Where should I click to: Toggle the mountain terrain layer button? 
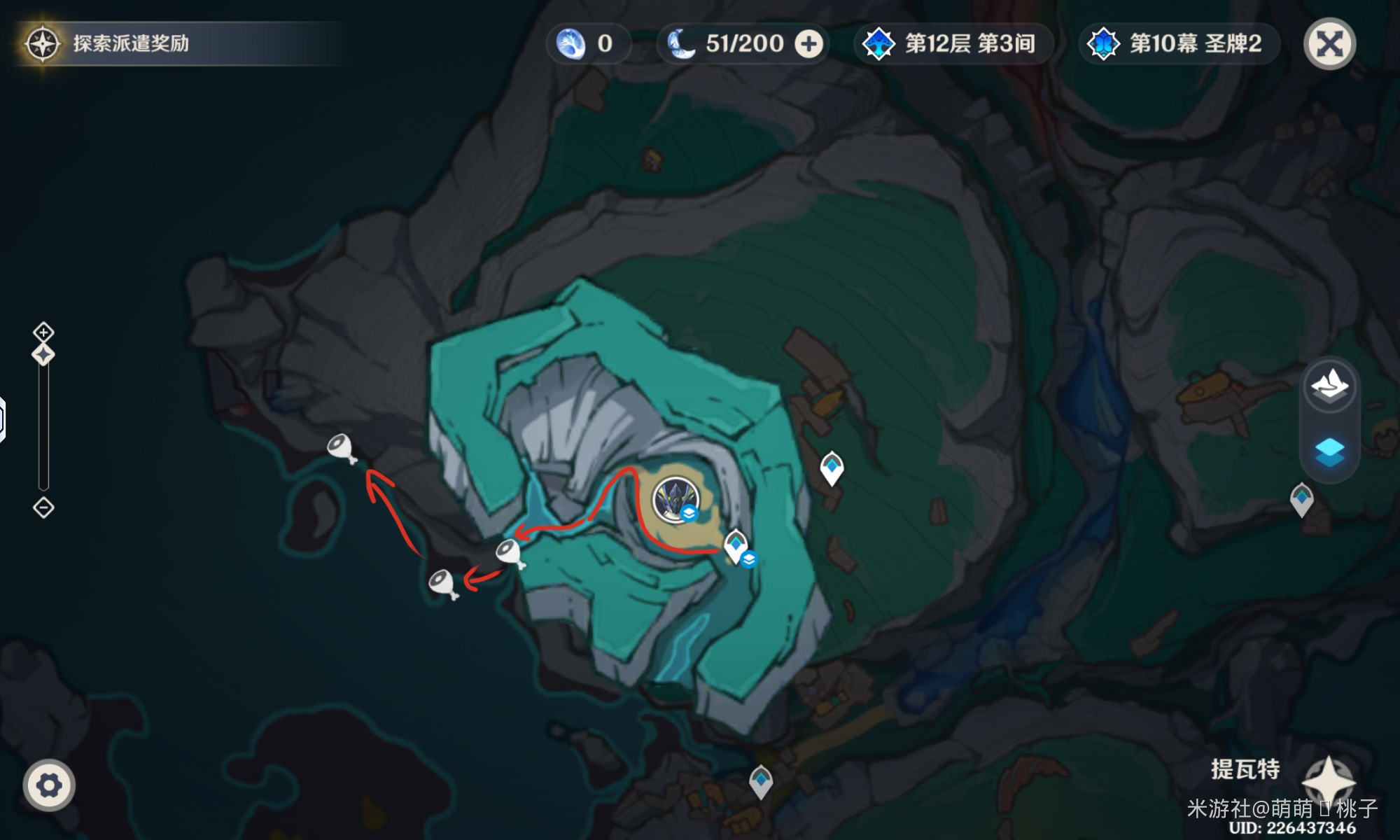click(1329, 386)
